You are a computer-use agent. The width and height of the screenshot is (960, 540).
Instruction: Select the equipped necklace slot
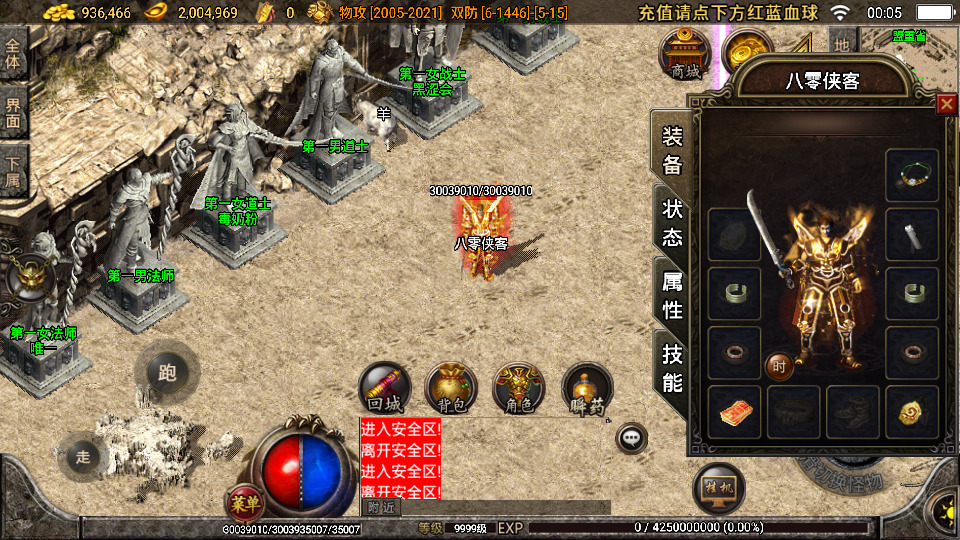coord(912,175)
